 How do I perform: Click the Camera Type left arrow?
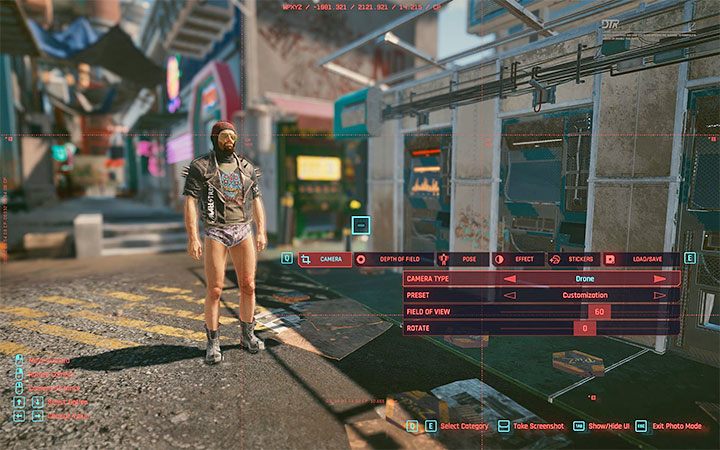click(510, 279)
